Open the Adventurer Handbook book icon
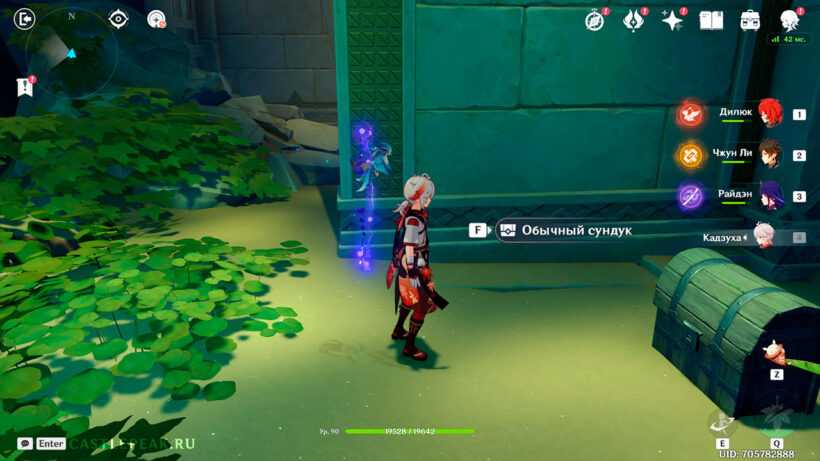 711,20
